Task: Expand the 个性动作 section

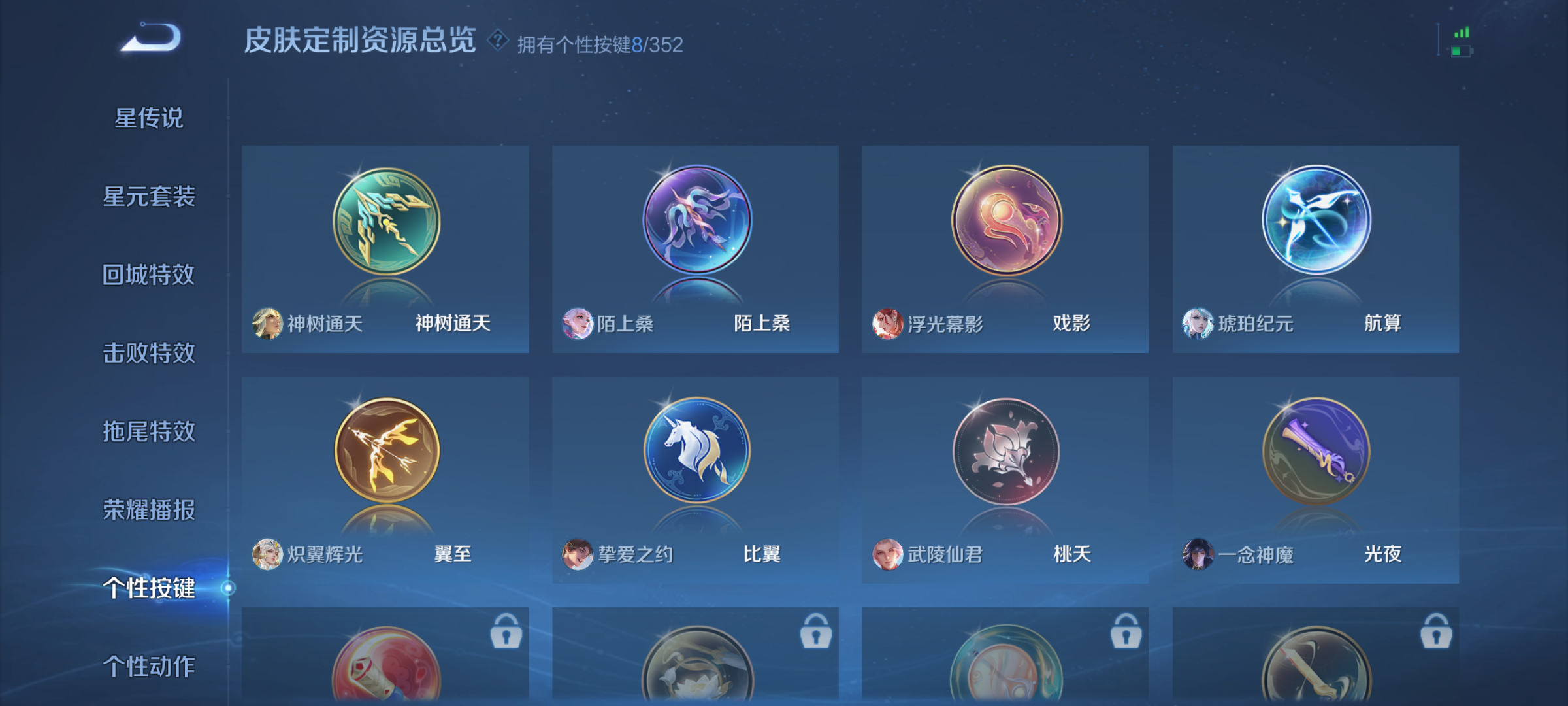Action: click(147, 667)
